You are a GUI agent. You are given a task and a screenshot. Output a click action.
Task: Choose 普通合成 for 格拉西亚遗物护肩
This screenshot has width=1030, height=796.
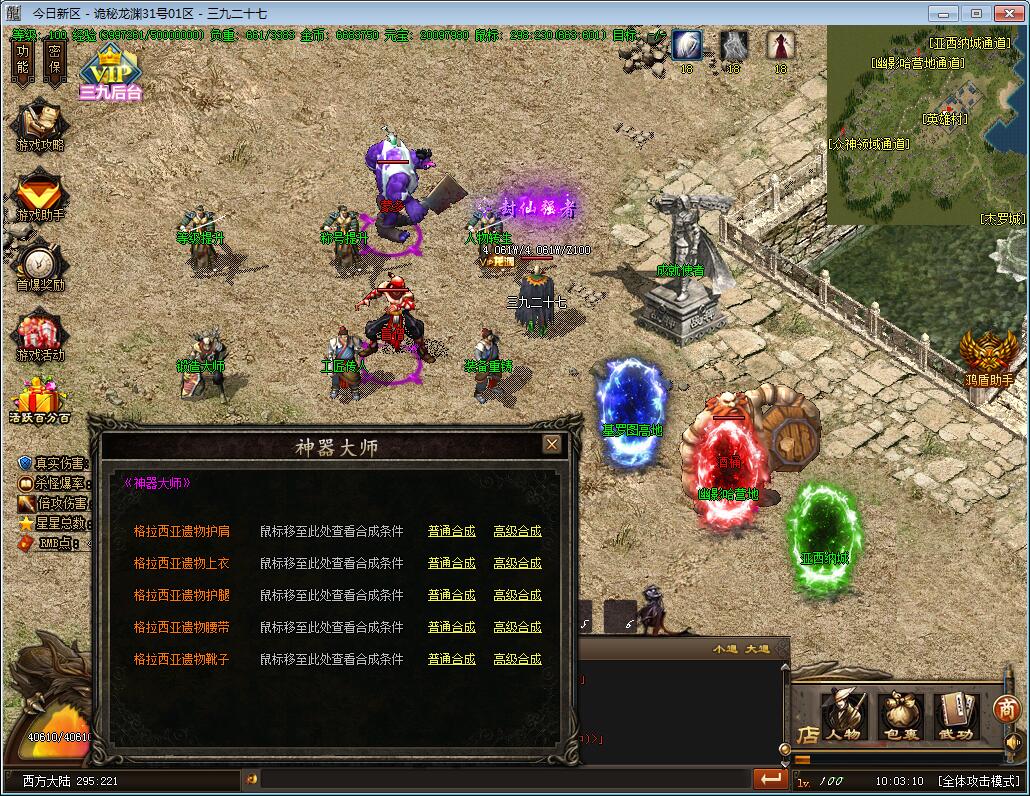coord(451,531)
